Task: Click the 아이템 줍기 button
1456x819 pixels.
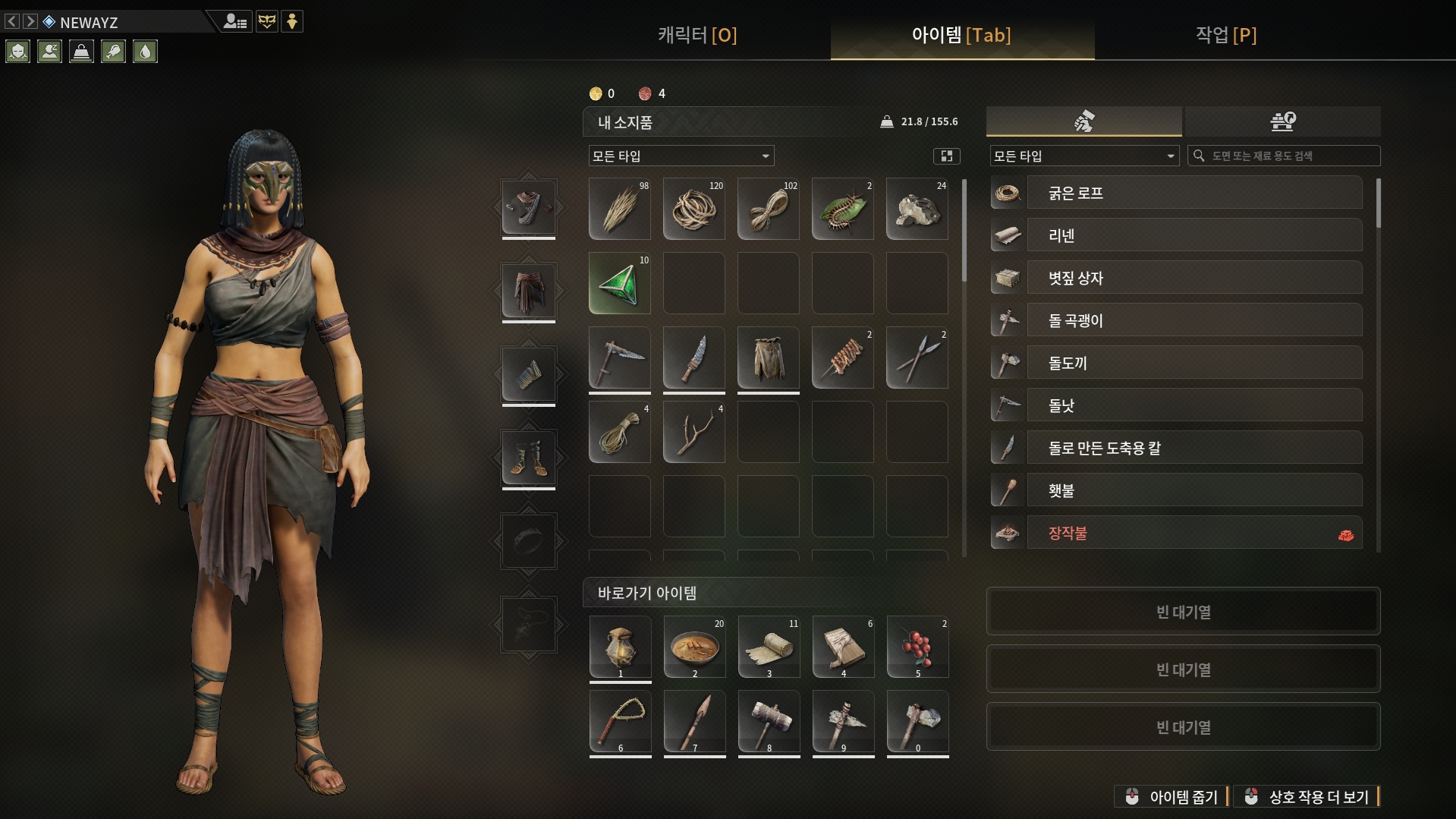Action: [1171, 797]
